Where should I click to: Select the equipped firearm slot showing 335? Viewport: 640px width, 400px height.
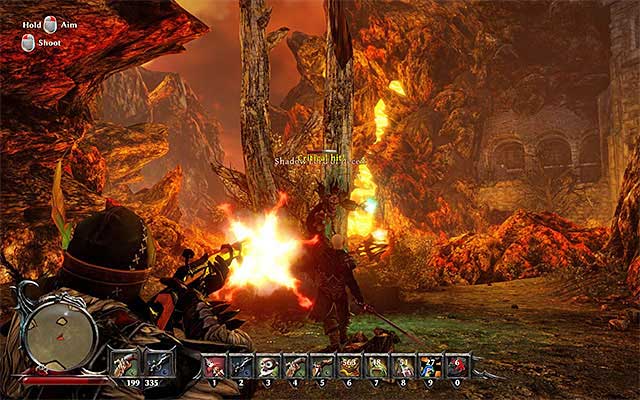(x=158, y=364)
